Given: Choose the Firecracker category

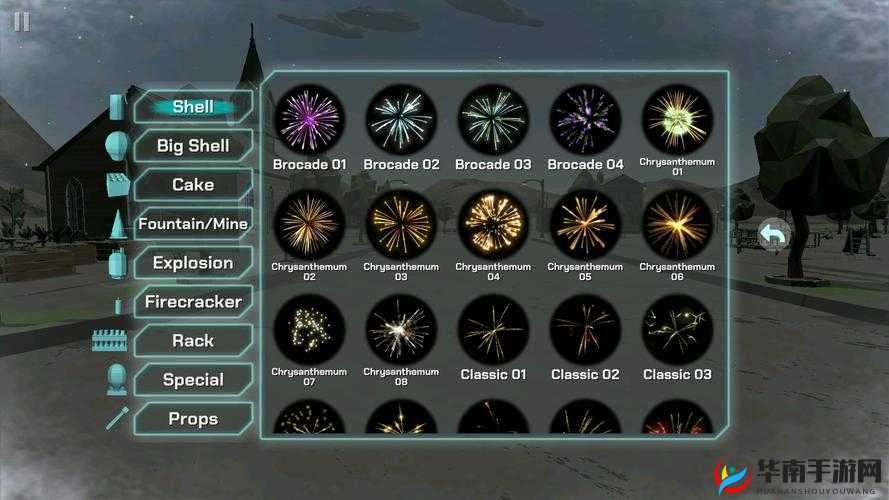Looking at the screenshot, I should [x=193, y=302].
